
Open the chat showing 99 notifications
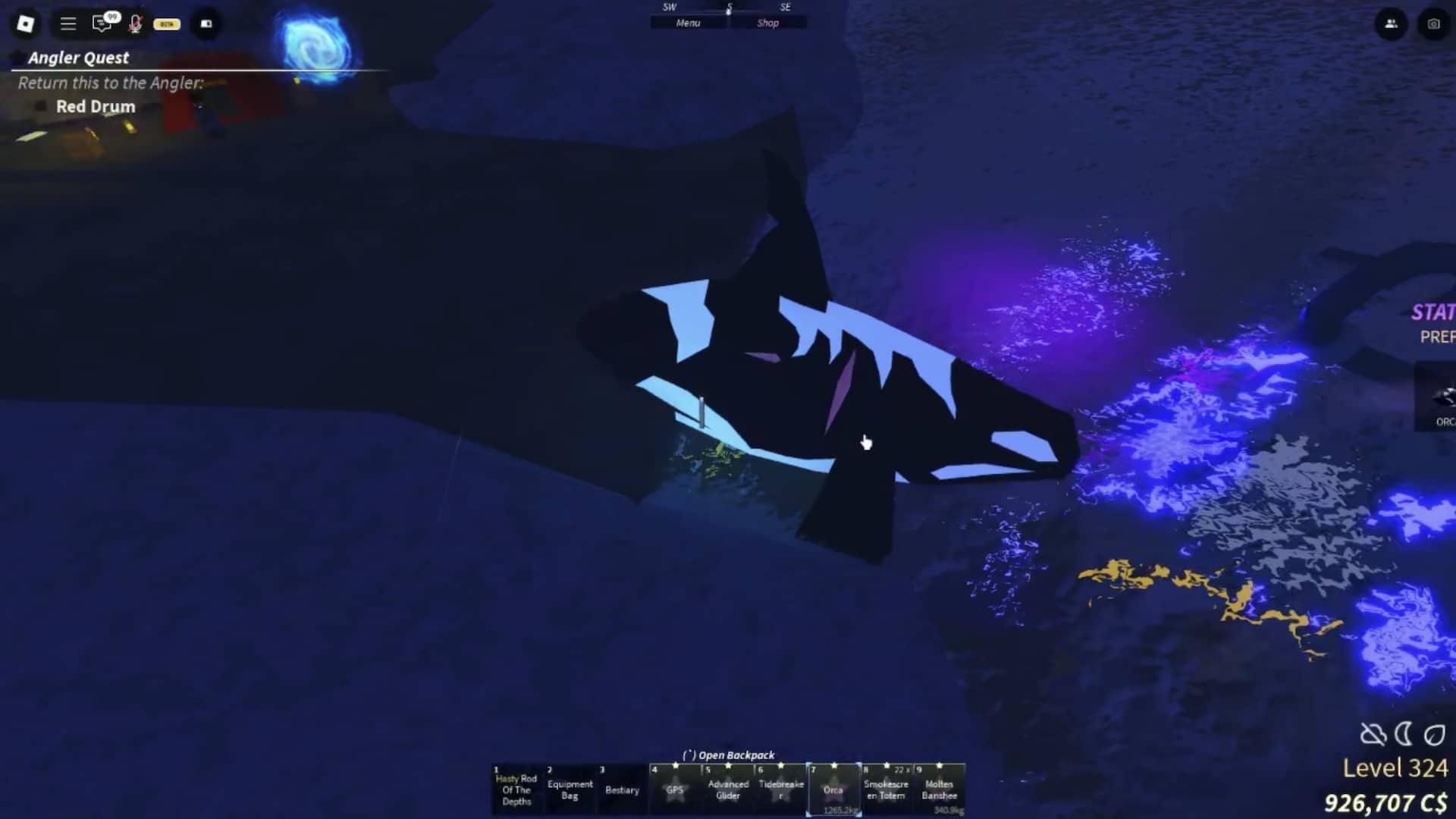pyautogui.click(x=102, y=24)
